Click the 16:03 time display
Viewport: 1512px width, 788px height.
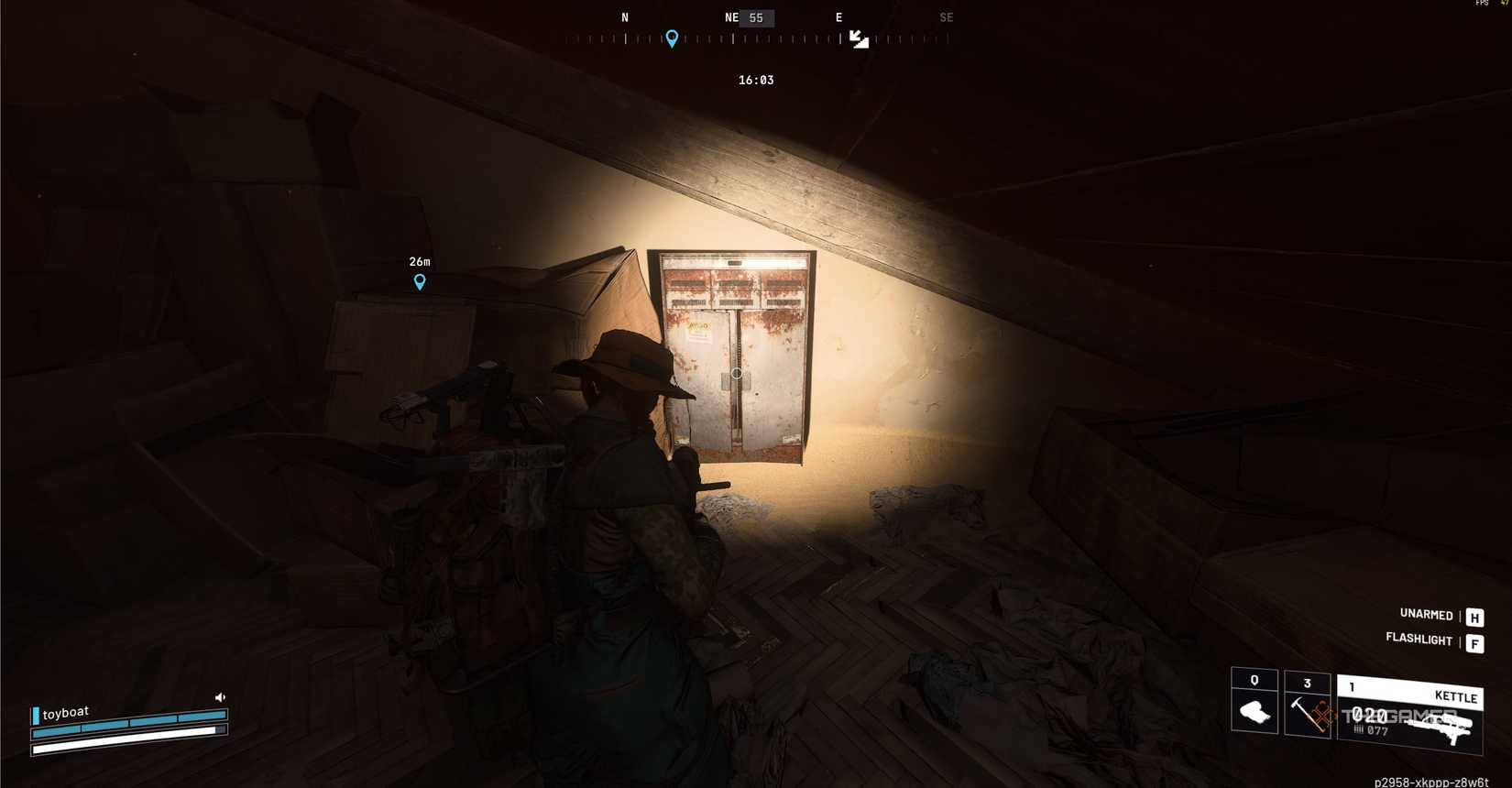coord(755,80)
